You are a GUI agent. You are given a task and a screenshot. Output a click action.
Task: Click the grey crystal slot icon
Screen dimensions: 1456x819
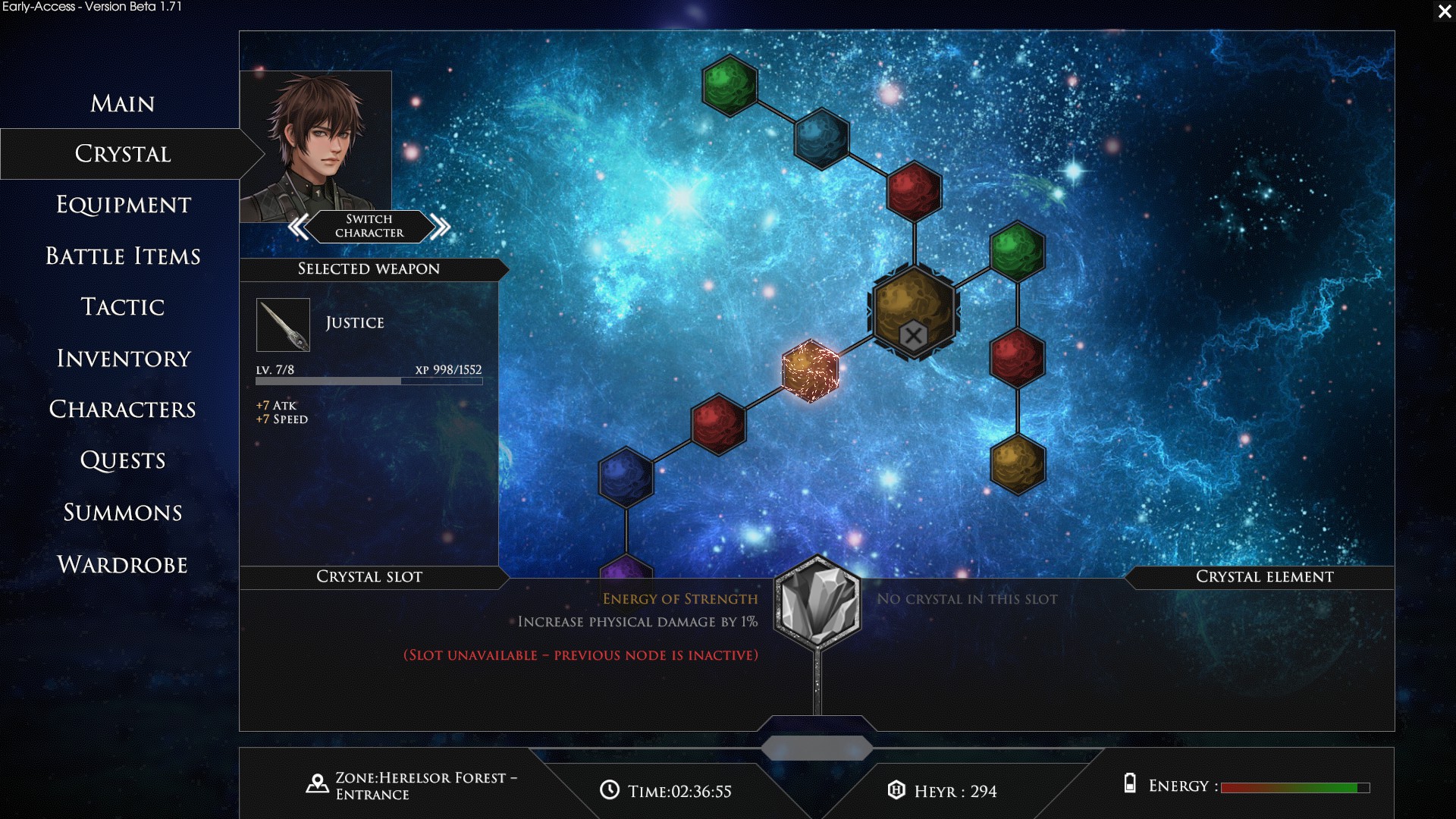817,604
